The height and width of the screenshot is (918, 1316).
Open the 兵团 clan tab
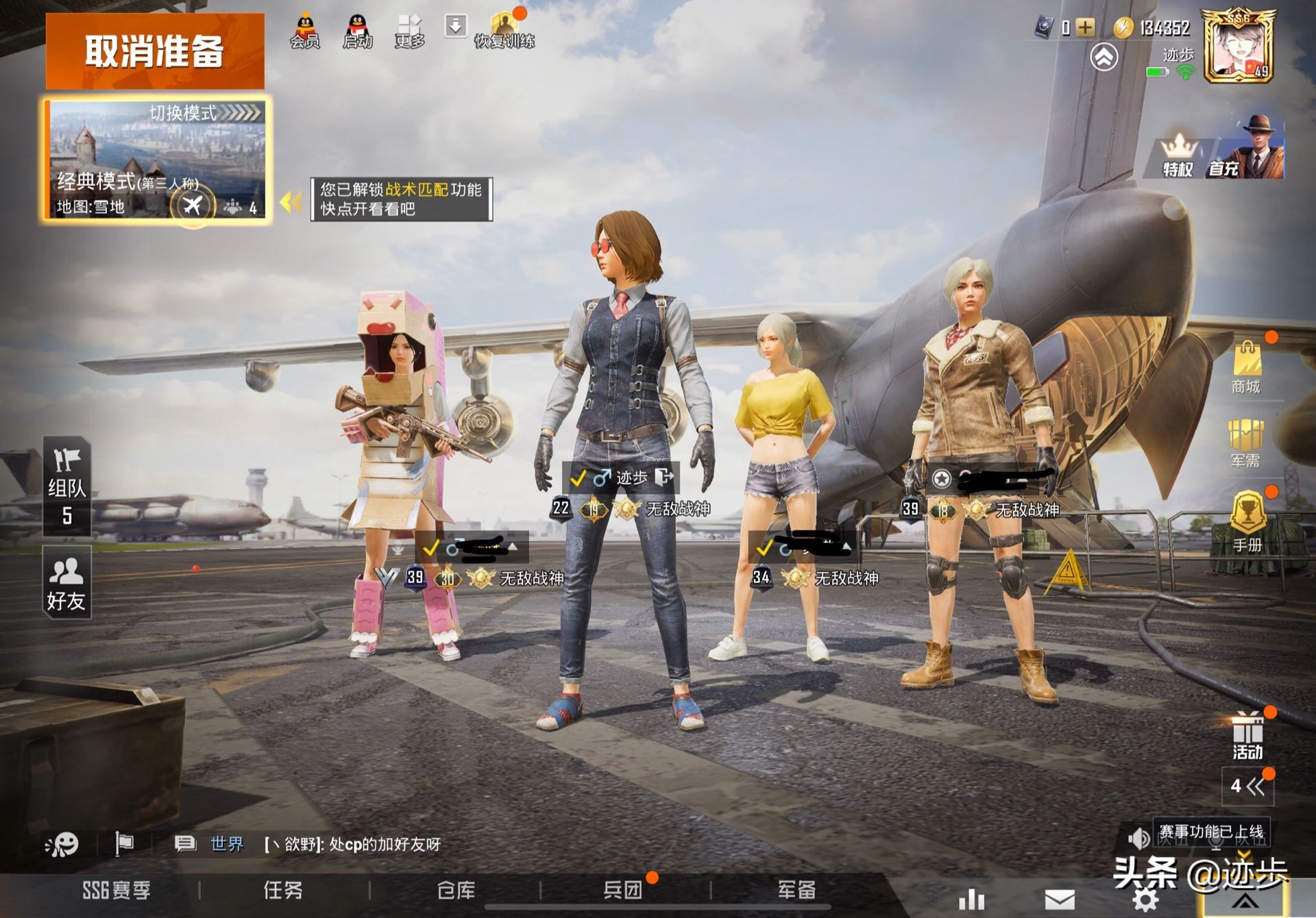tap(622, 890)
